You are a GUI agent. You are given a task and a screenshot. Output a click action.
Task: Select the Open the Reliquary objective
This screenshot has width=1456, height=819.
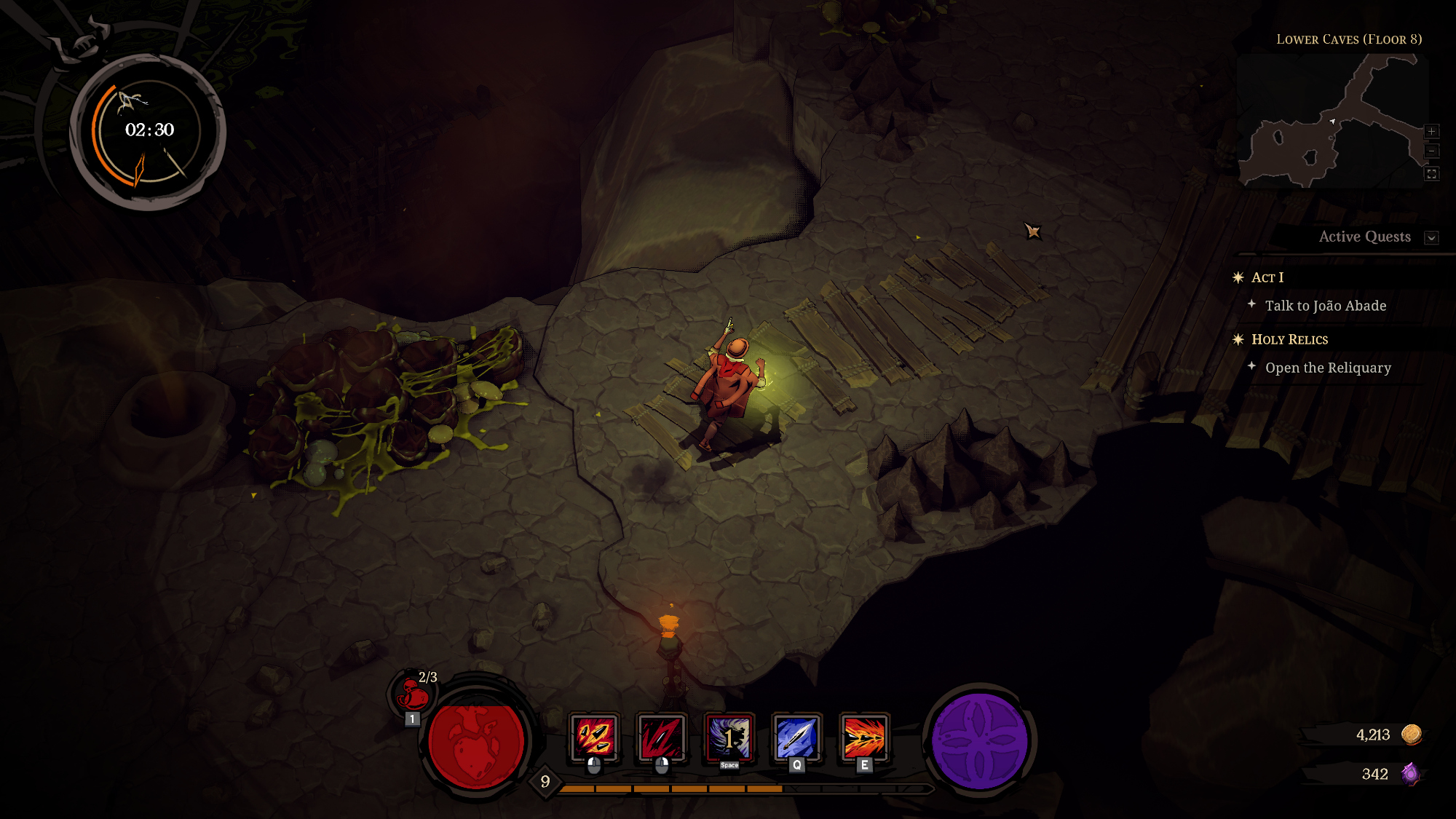click(1328, 368)
